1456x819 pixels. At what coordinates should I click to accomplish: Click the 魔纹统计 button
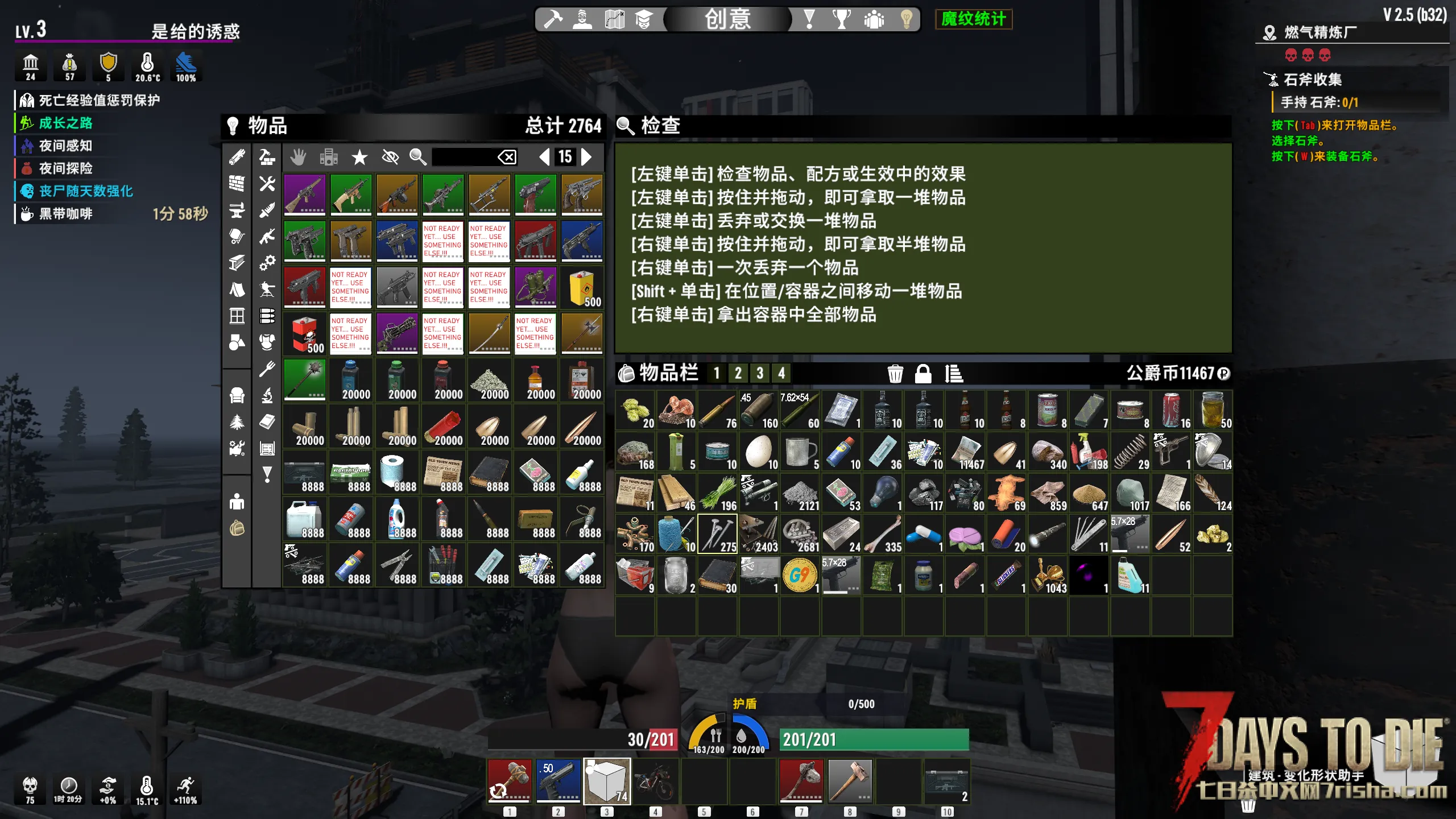click(973, 19)
